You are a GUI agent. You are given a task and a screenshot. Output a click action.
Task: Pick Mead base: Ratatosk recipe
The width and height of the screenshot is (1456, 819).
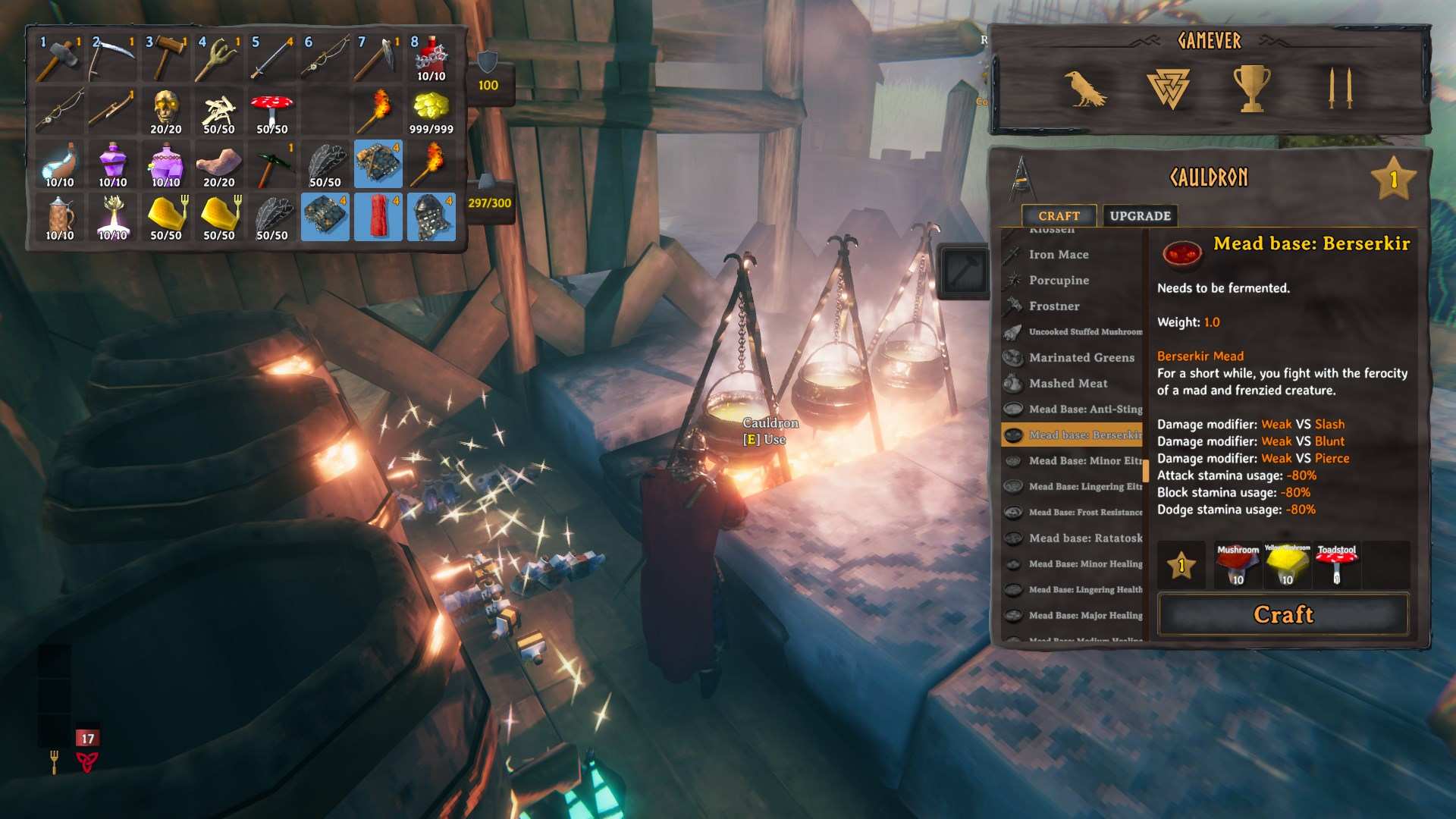coord(1084,538)
